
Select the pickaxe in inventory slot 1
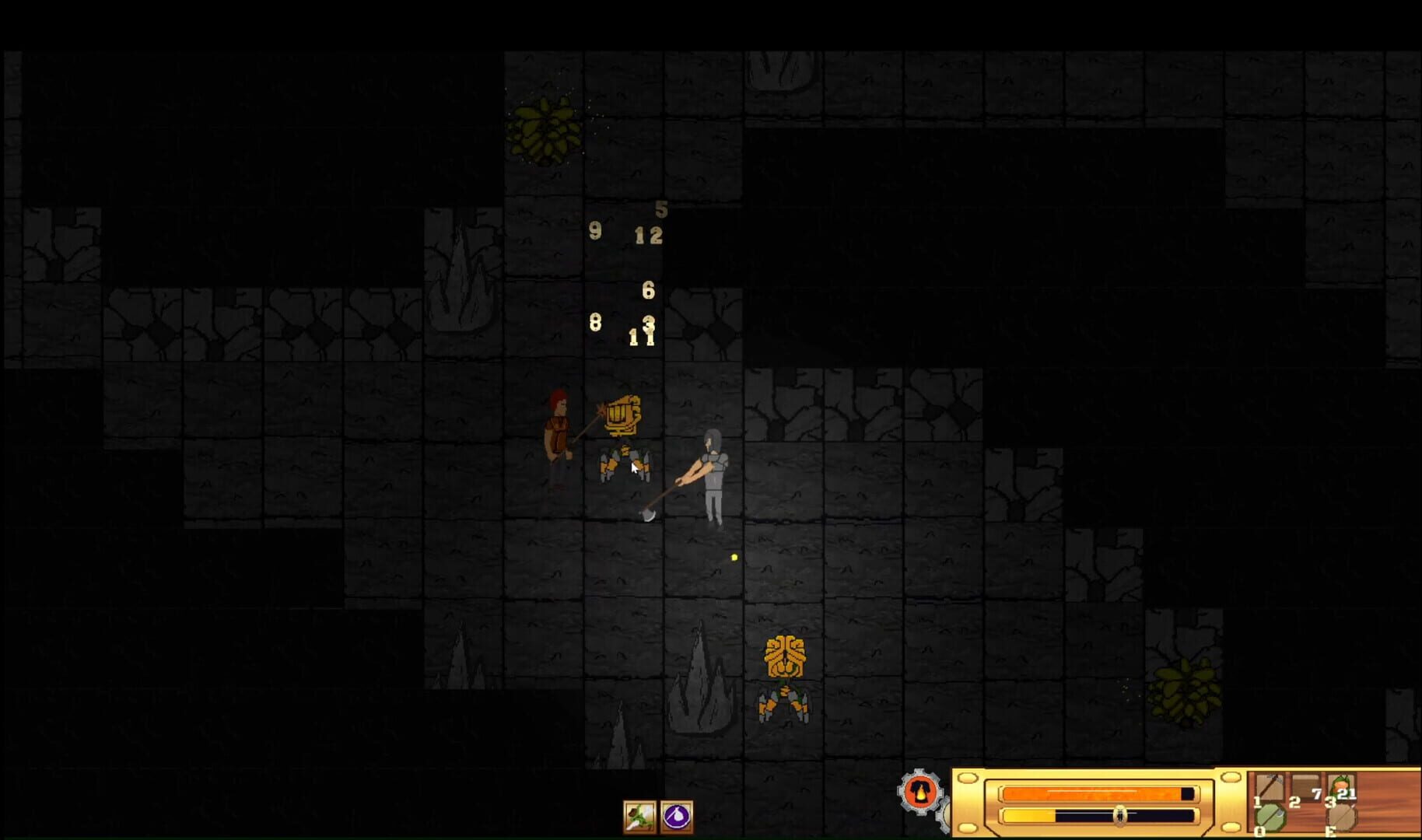(1270, 787)
